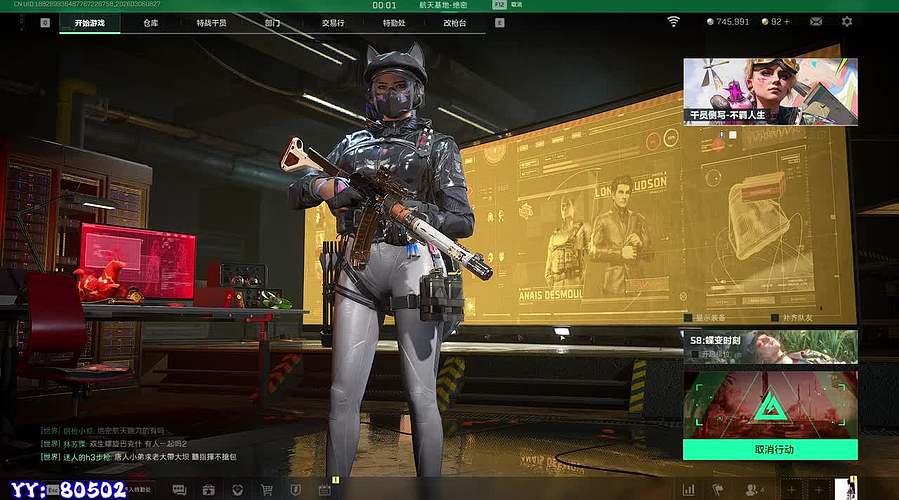Toggle the 显示装备 (Show Equipment) checkbox
The height and width of the screenshot is (500, 899).
(687, 318)
